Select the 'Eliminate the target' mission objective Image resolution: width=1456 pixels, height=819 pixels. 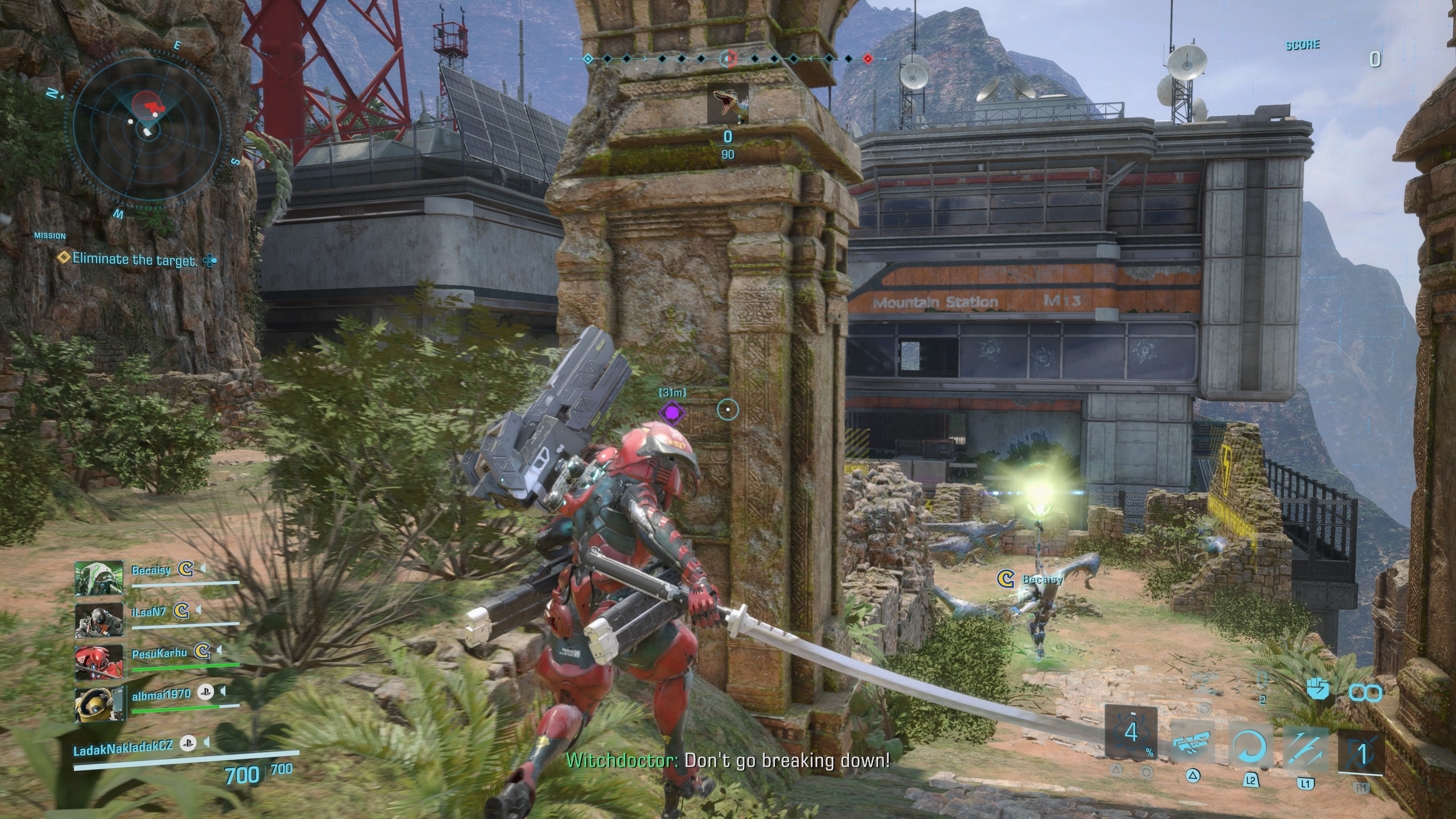pyautogui.click(x=134, y=259)
